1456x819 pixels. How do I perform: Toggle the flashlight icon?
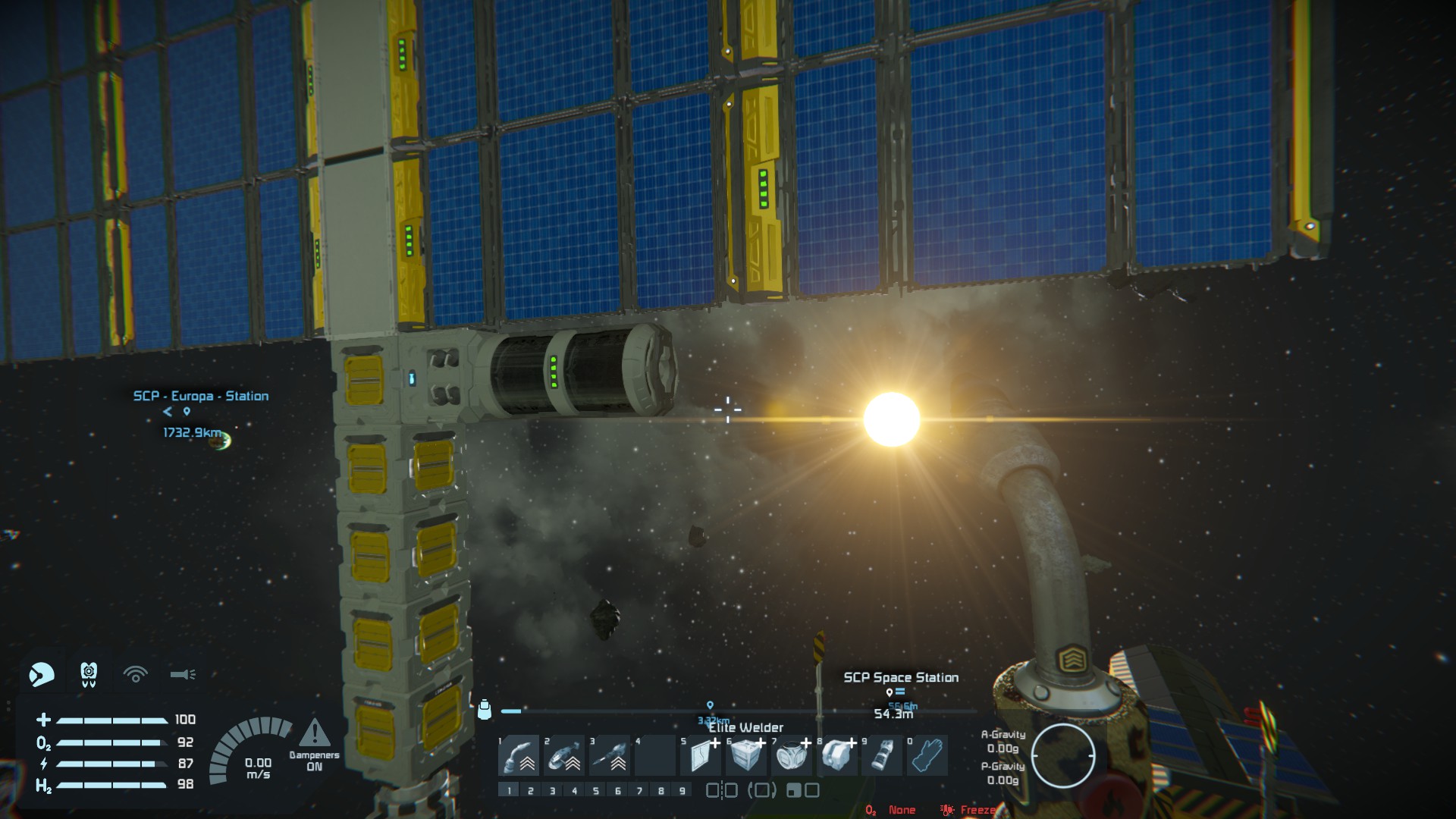[183, 674]
